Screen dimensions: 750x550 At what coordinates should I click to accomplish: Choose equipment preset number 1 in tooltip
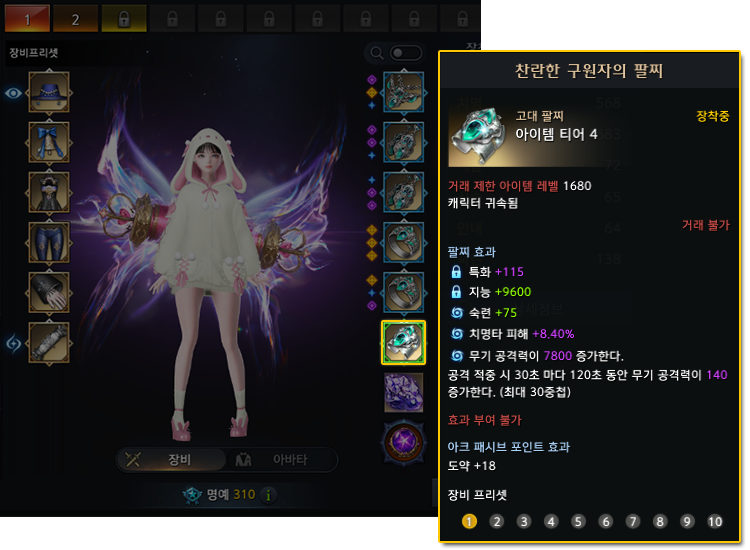pos(470,521)
